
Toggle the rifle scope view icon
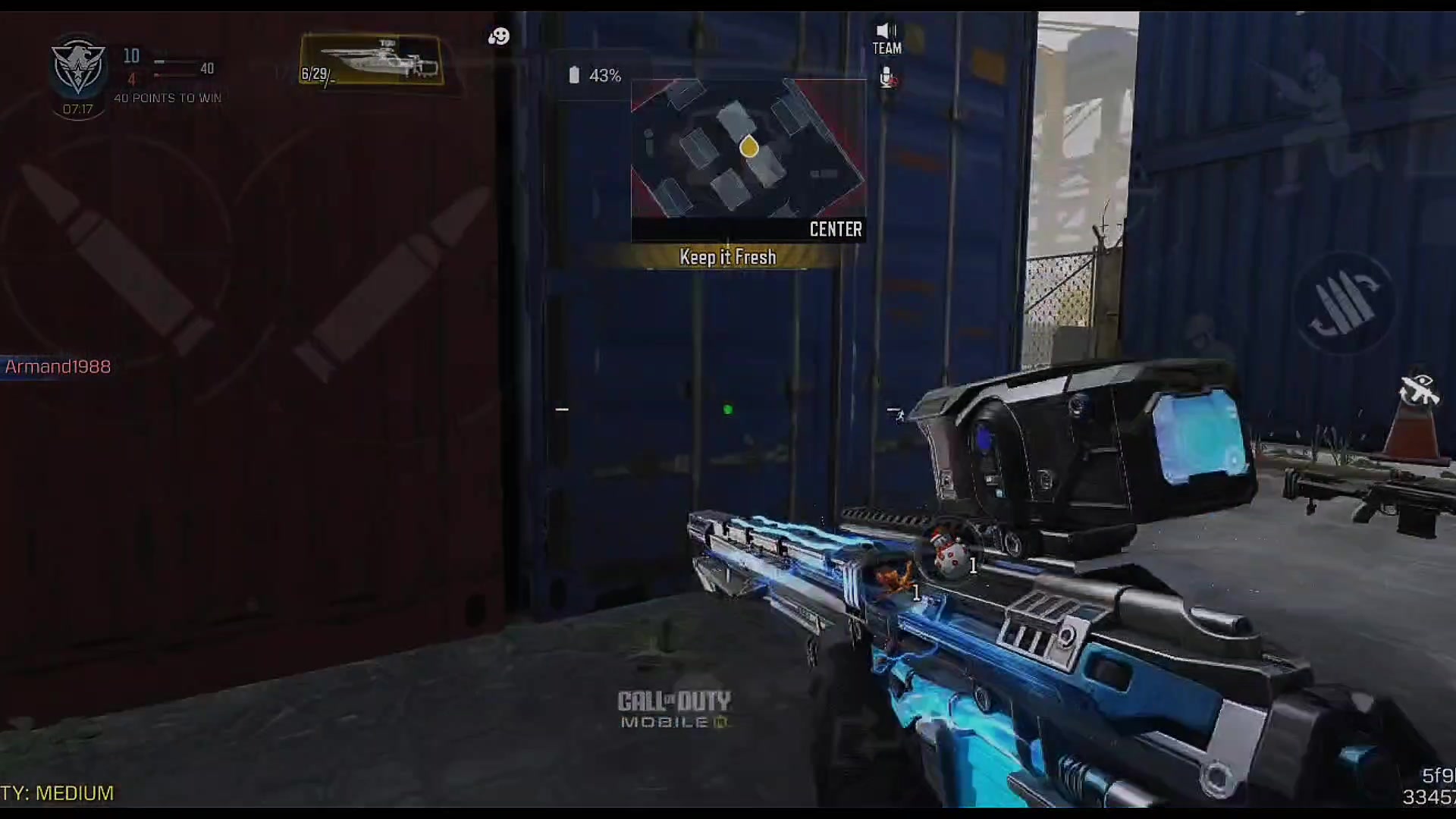click(1418, 390)
